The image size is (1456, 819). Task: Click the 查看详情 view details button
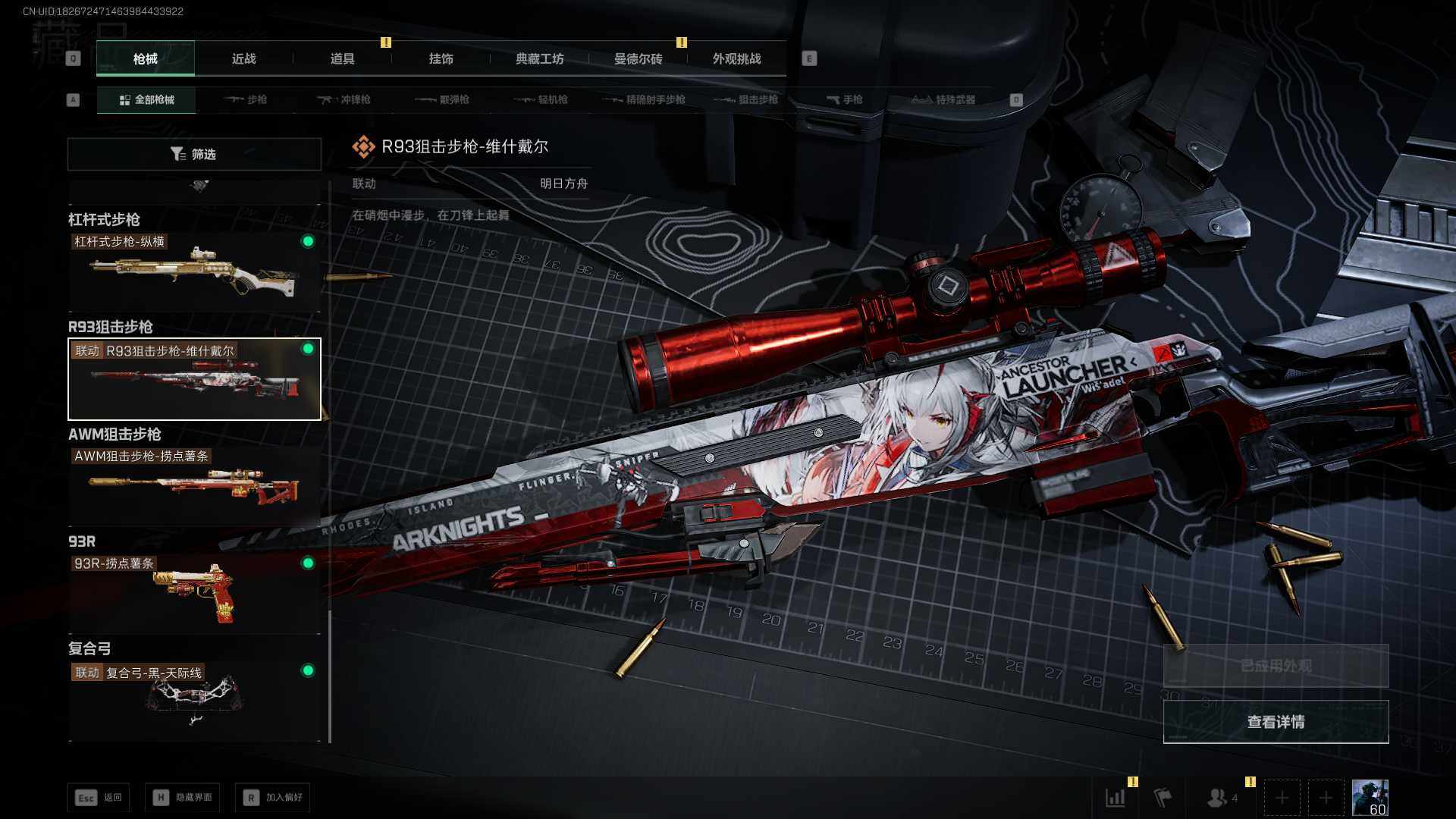point(1276,722)
